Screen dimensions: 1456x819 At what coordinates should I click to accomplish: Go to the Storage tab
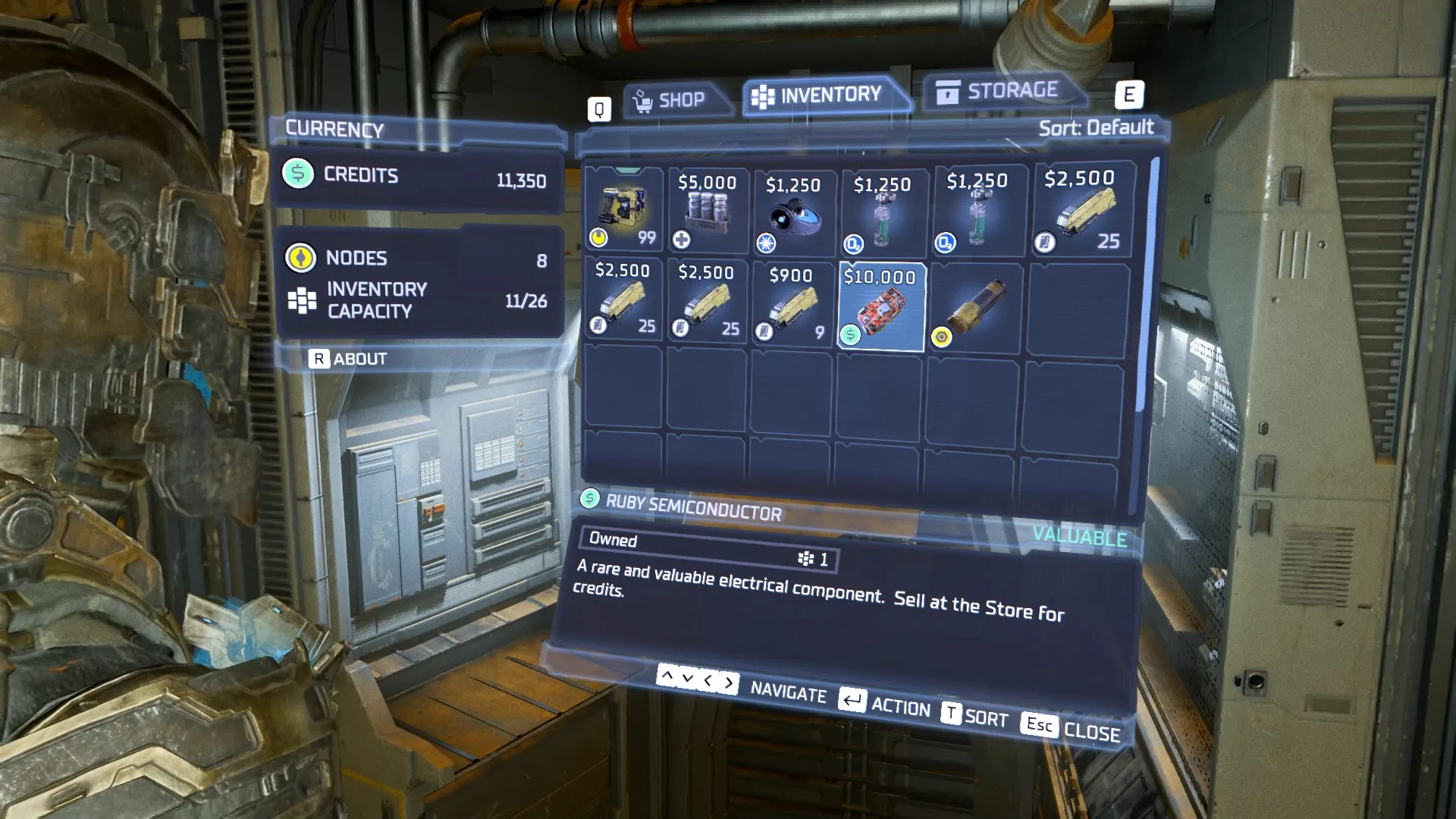tap(999, 91)
